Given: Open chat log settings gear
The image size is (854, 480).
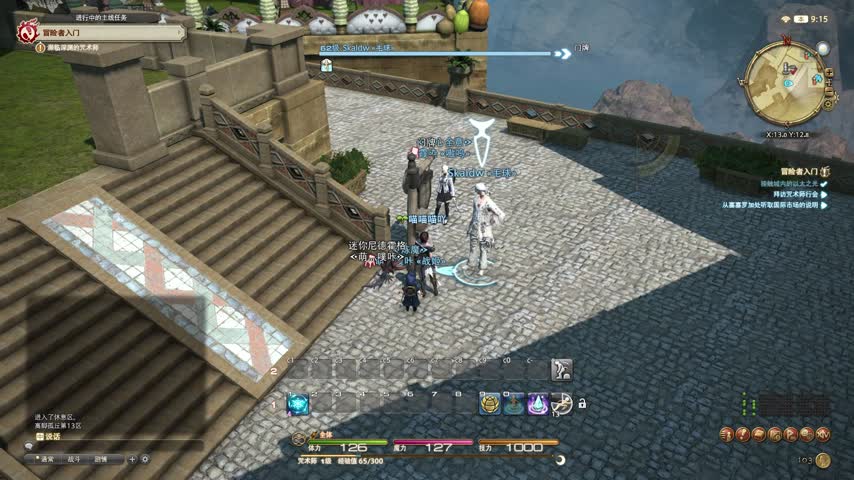Looking at the screenshot, I should (145, 459).
